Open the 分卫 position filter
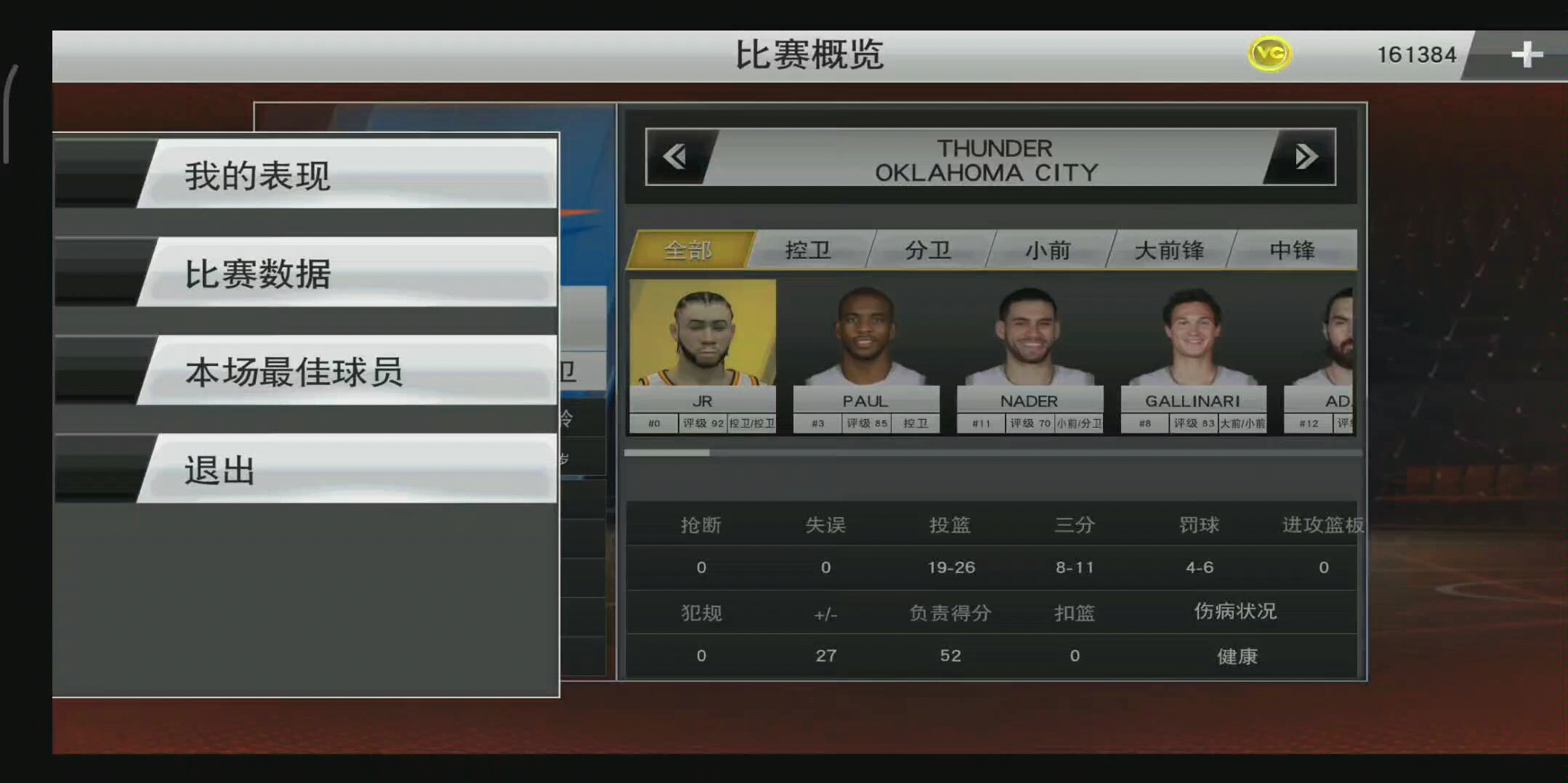 click(x=929, y=250)
